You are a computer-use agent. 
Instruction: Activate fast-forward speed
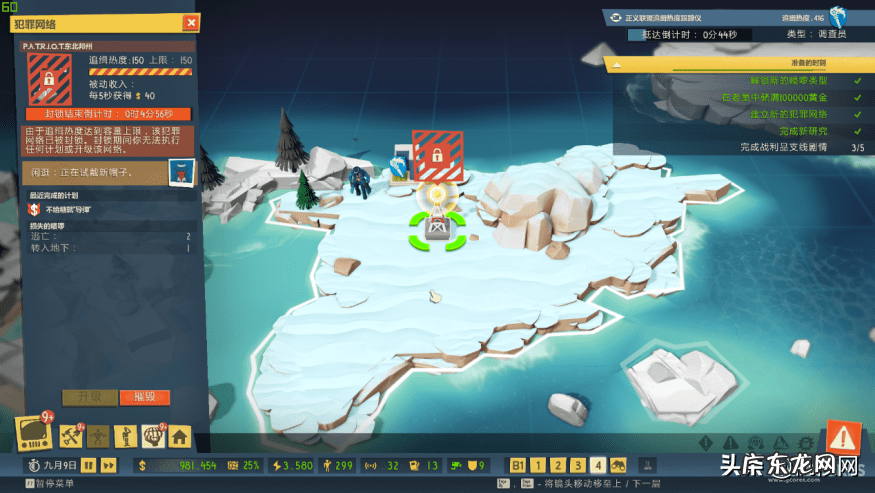pyautogui.click(x=109, y=465)
